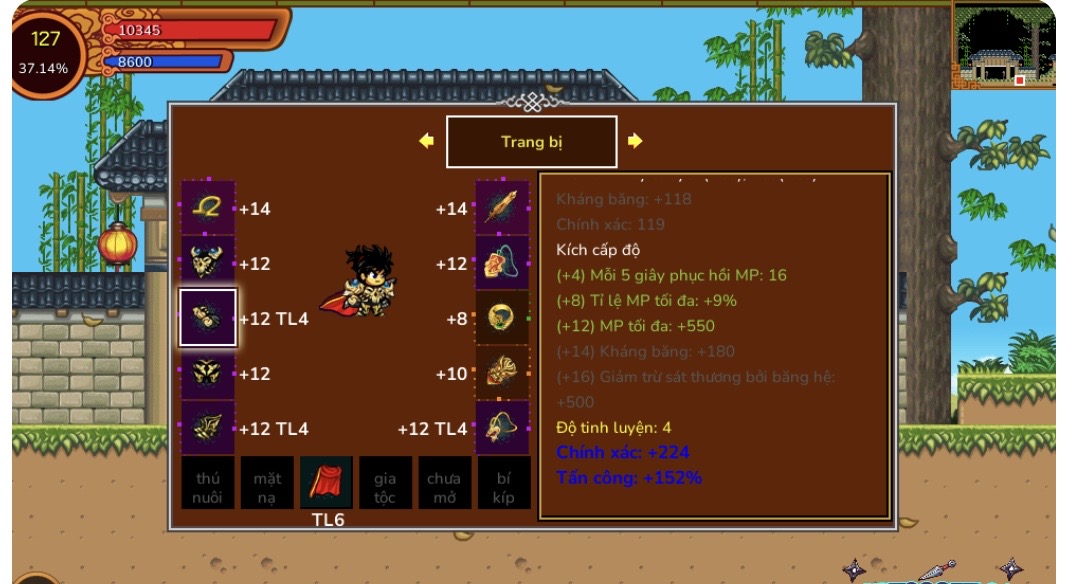Open the mặt nạ mask slot
The width and height of the screenshot is (1065, 584).
click(x=267, y=483)
